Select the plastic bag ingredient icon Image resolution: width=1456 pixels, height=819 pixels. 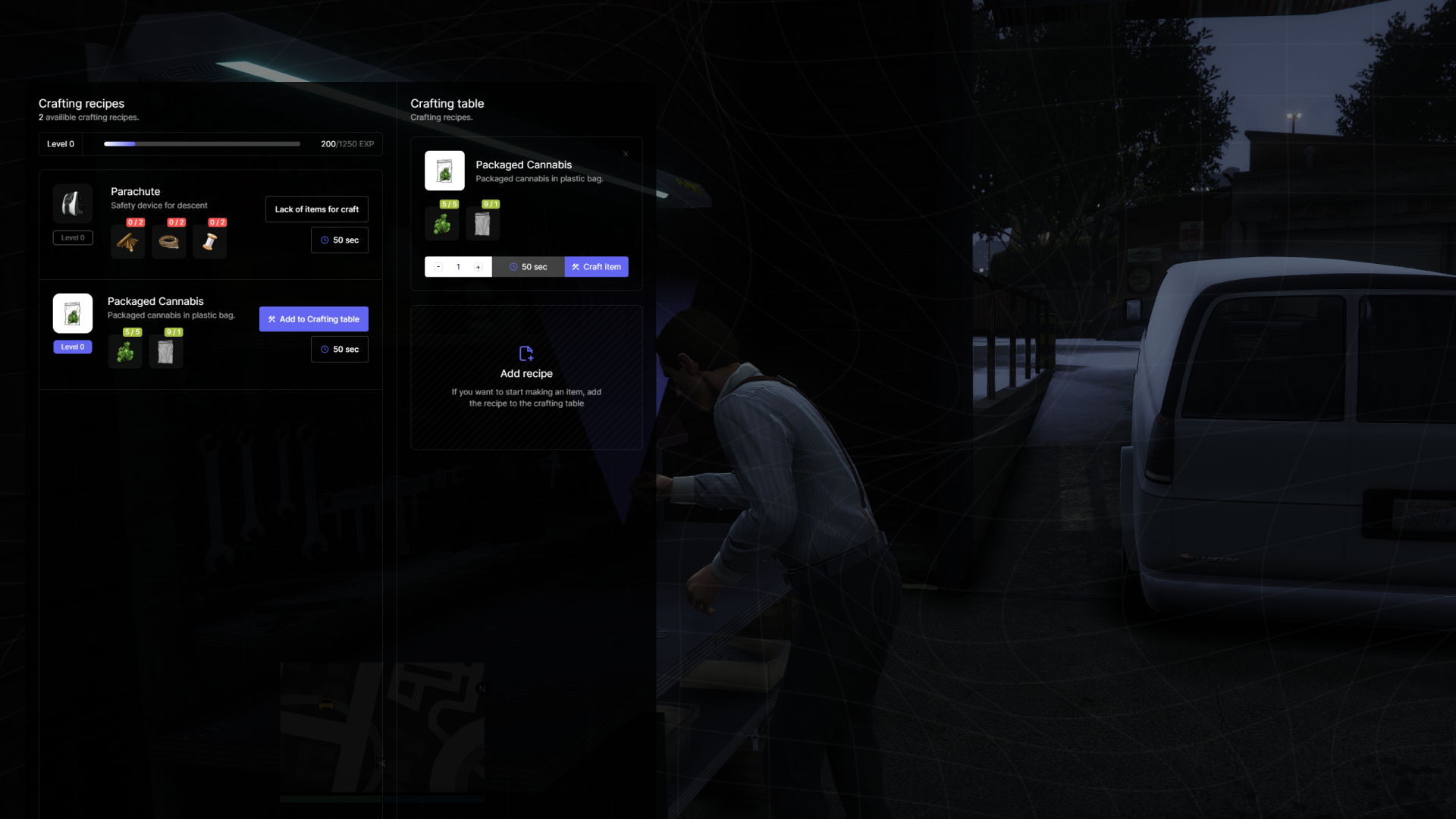pyautogui.click(x=165, y=351)
